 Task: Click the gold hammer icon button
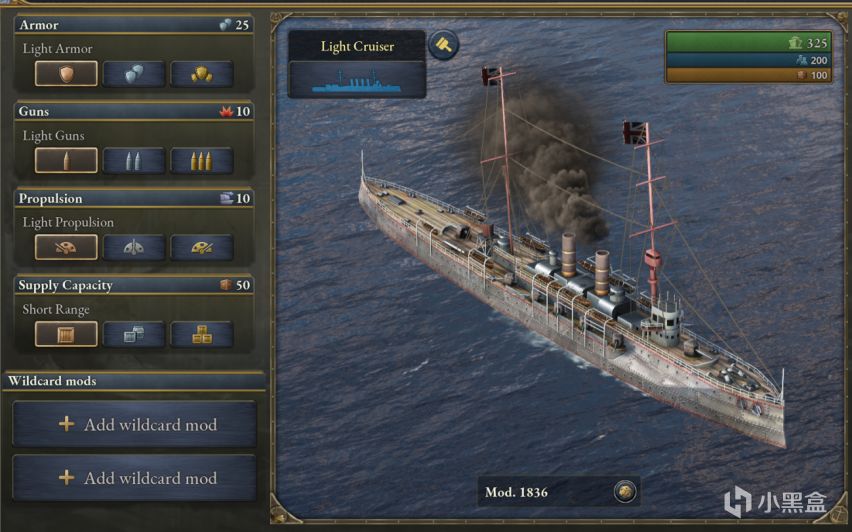pyautogui.click(x=443, y=44)
